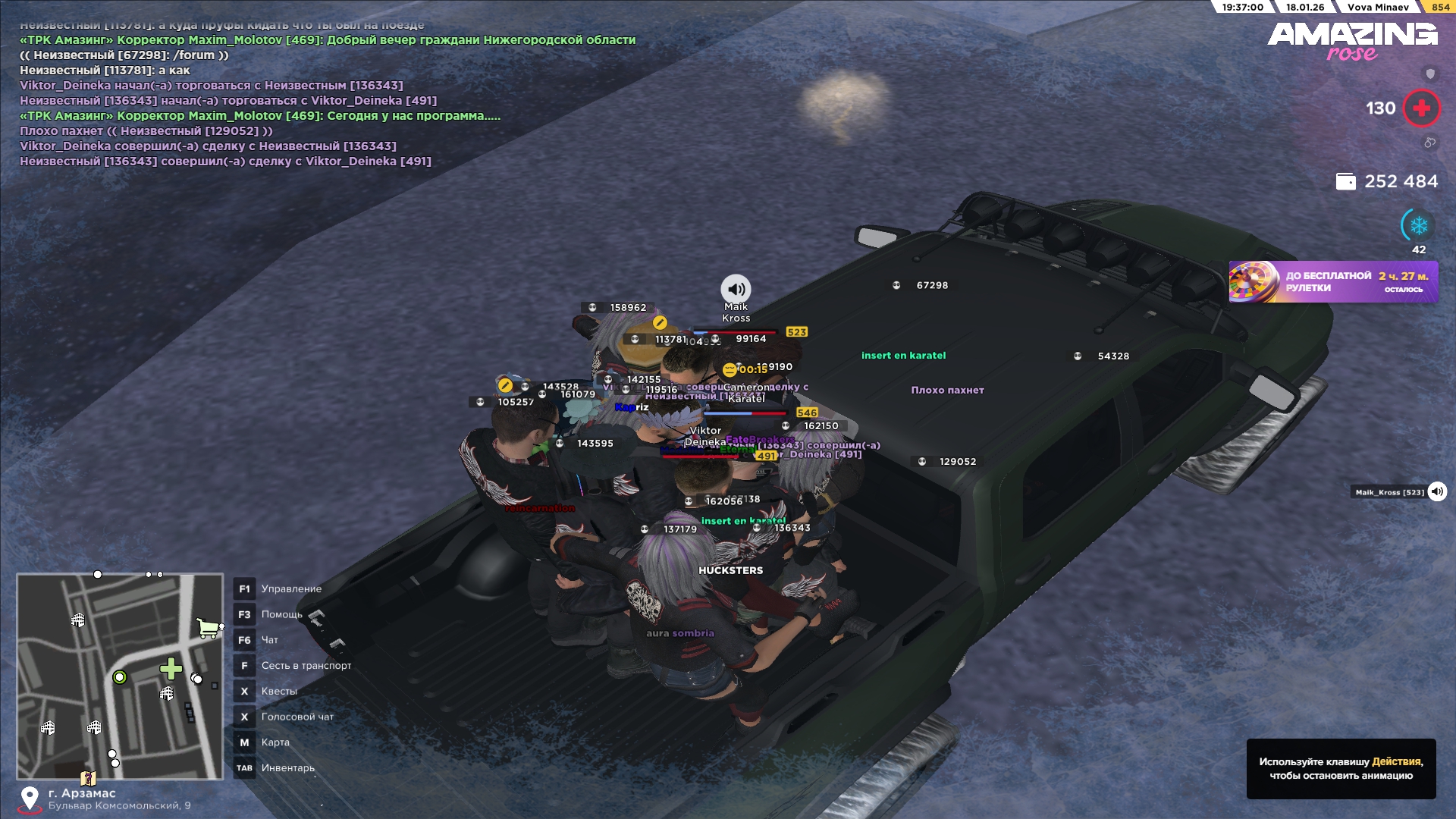This screenshot has width=1456, height=819.
Task: Choose the Помощь help entry
Action: [x=281, y=615]
